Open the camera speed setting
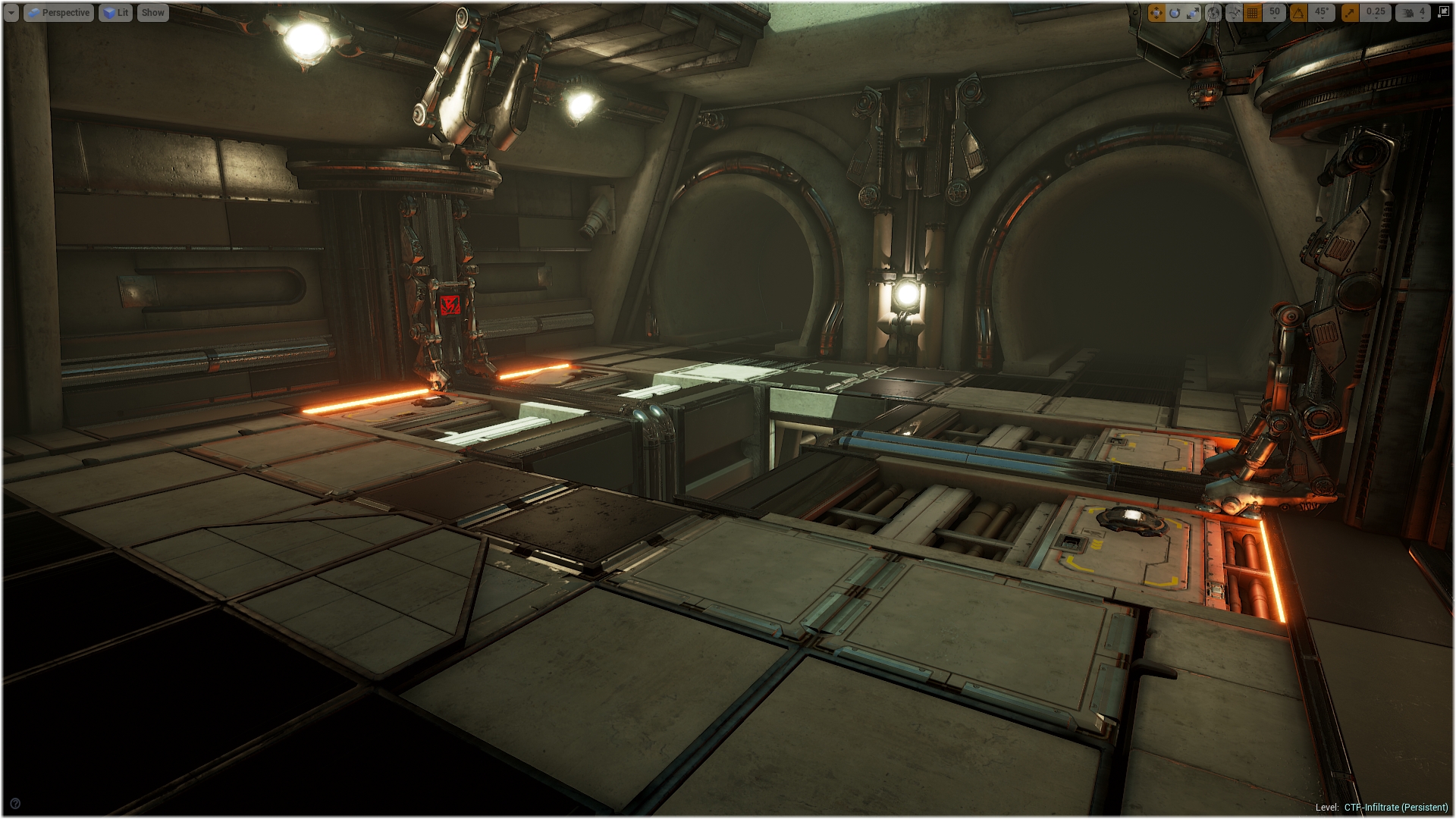Image resolution: width=1456 pixels, height=819 pixels. [x=1414, y=13]
